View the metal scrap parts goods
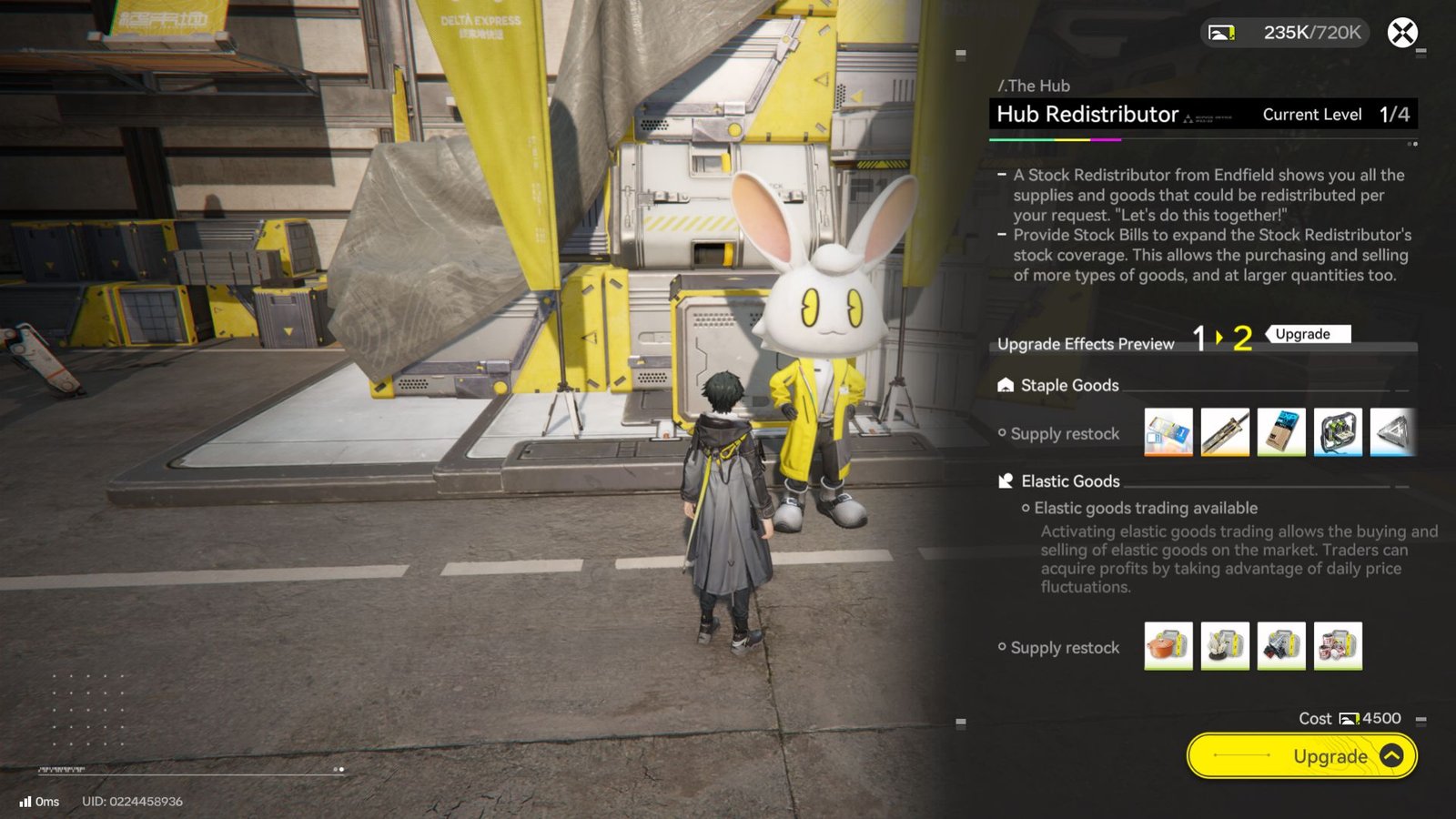This screenshot has width=1456, height=819. [x=1281, y=646]
